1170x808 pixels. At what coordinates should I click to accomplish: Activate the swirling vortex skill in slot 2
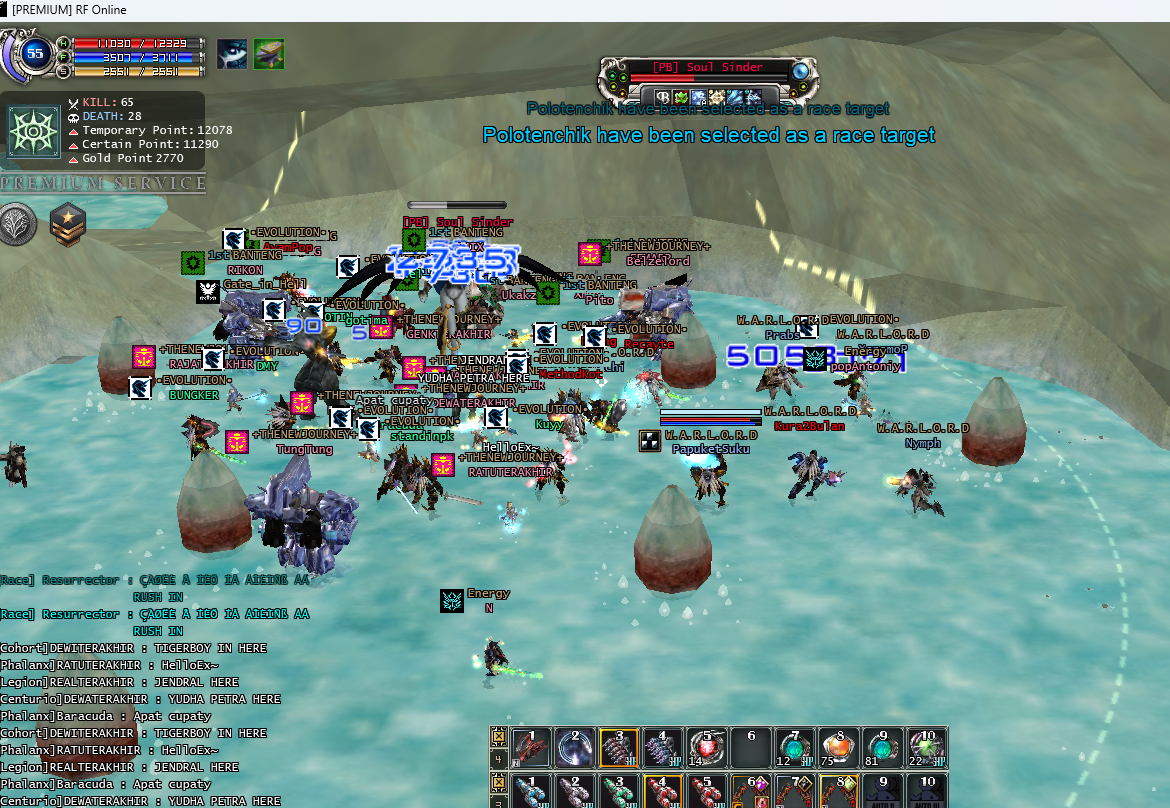575,747
